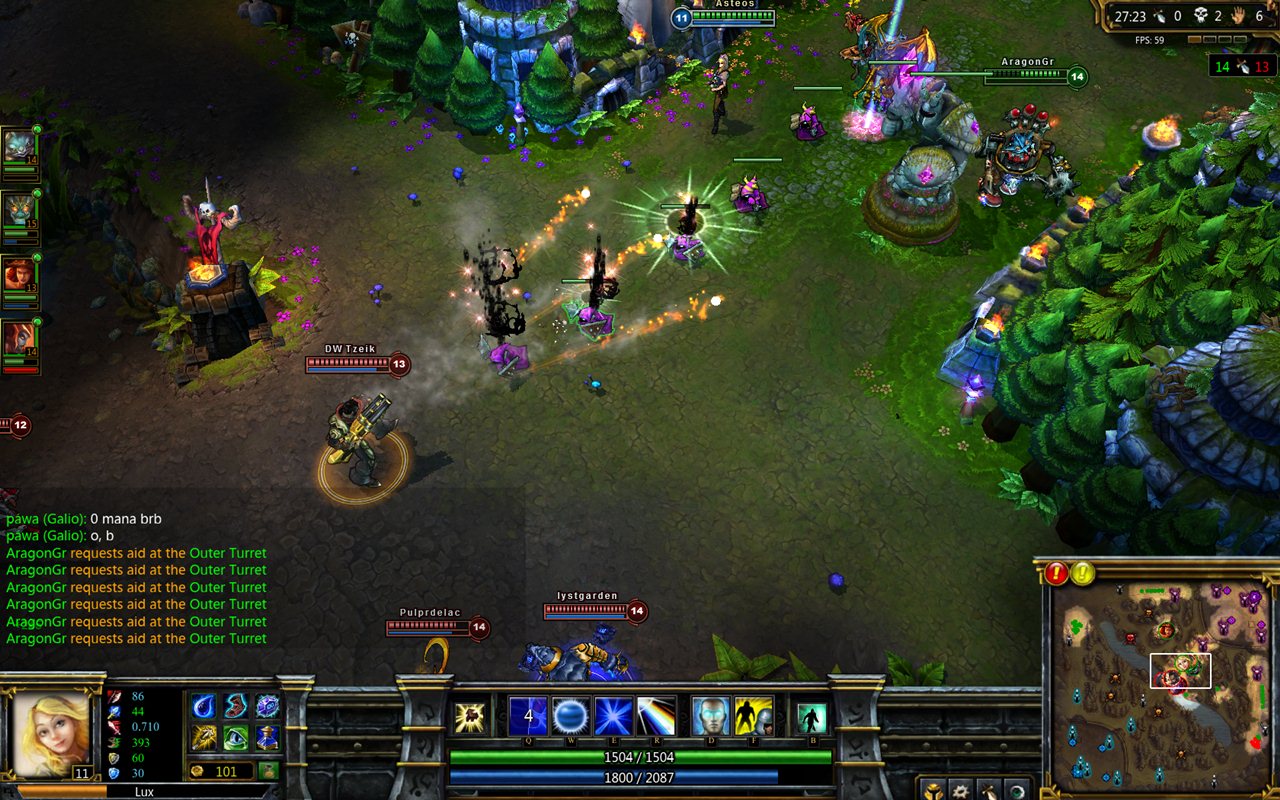Use the blue potion flask item
1280x800 pixels.
tap(267, 738)
